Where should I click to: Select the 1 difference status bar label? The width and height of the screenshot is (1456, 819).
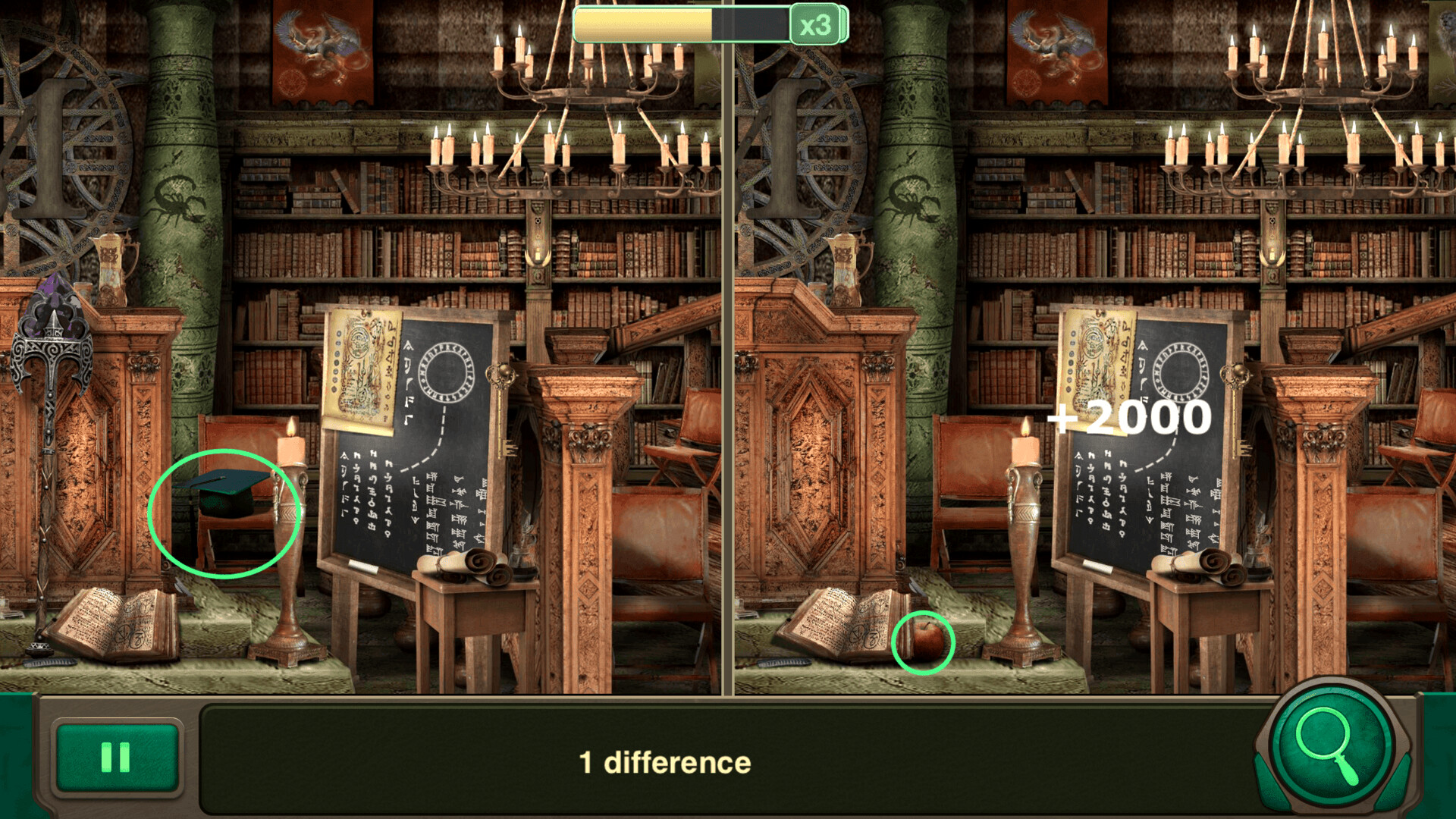pos(665,762)
